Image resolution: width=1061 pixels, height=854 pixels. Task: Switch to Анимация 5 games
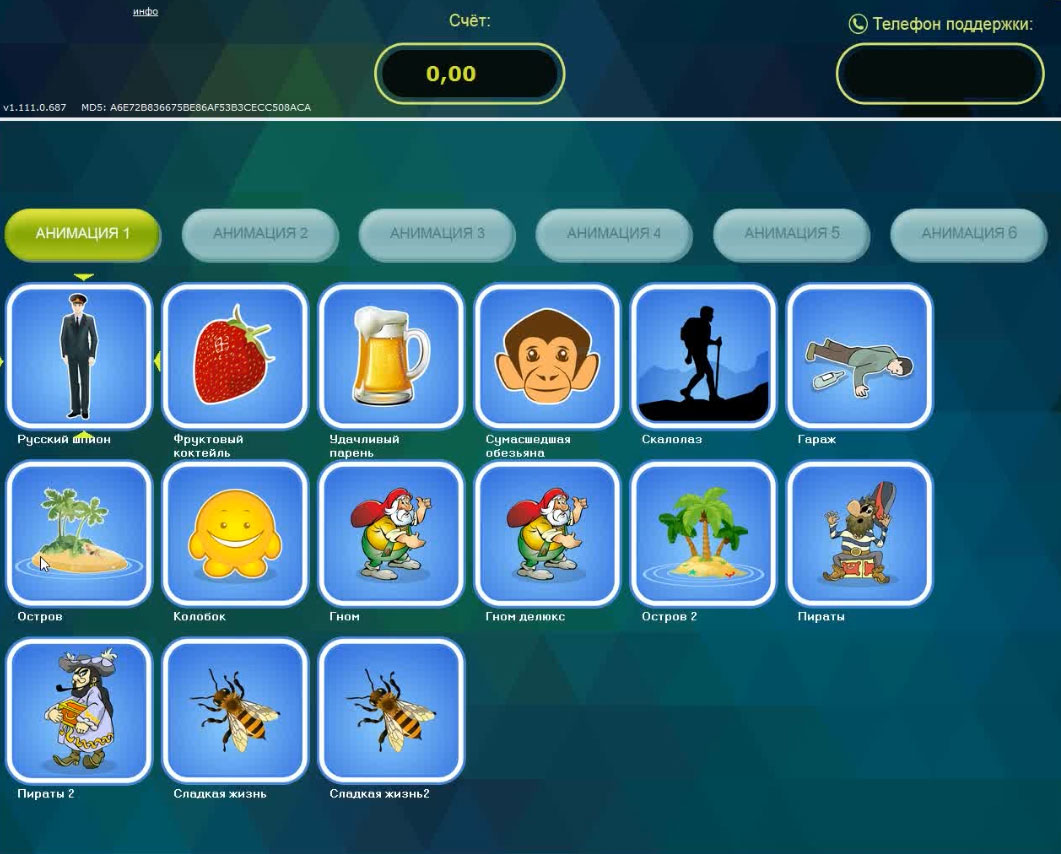click(791, 234)
